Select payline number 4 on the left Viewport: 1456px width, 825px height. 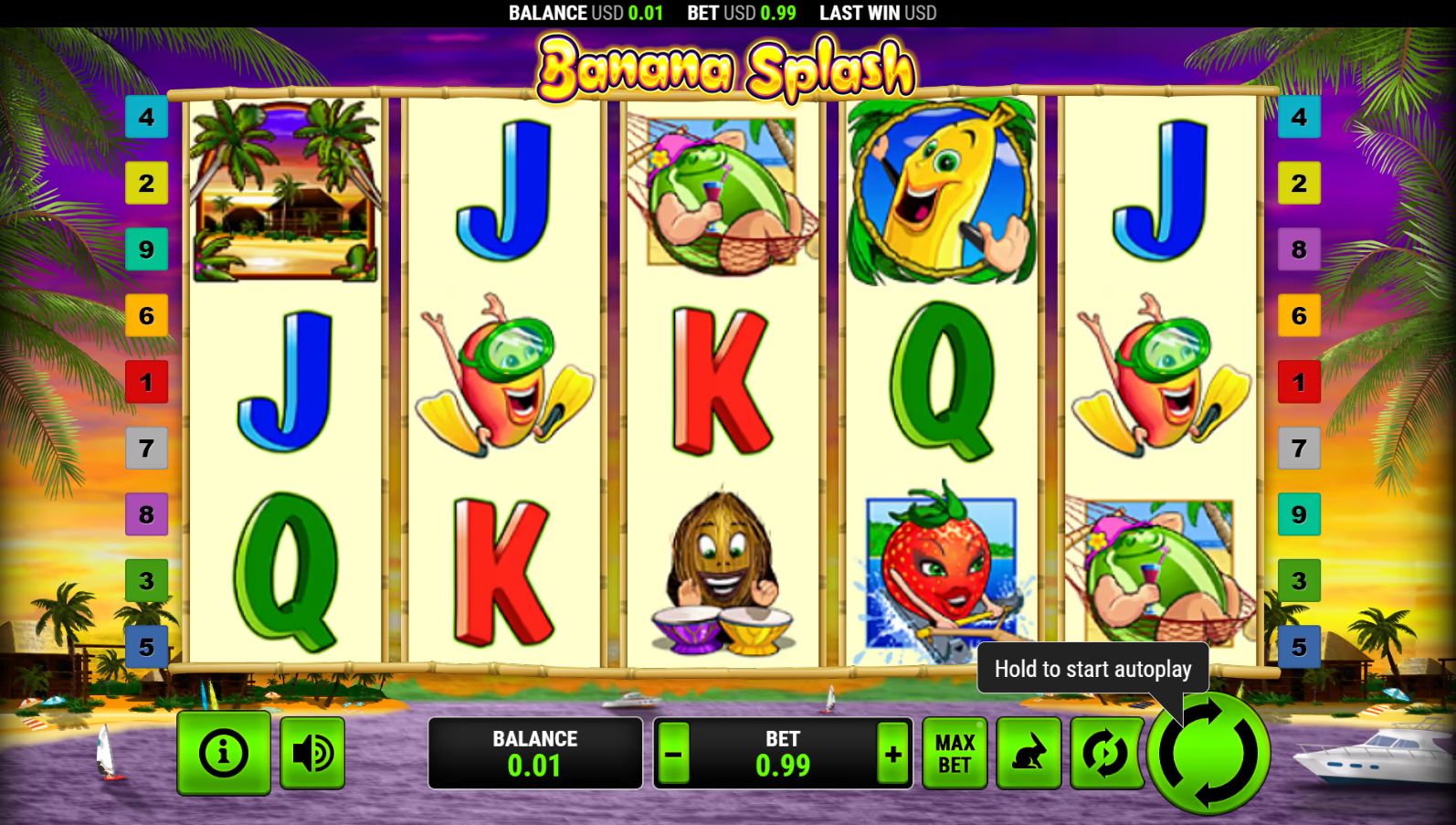[146, 116]
